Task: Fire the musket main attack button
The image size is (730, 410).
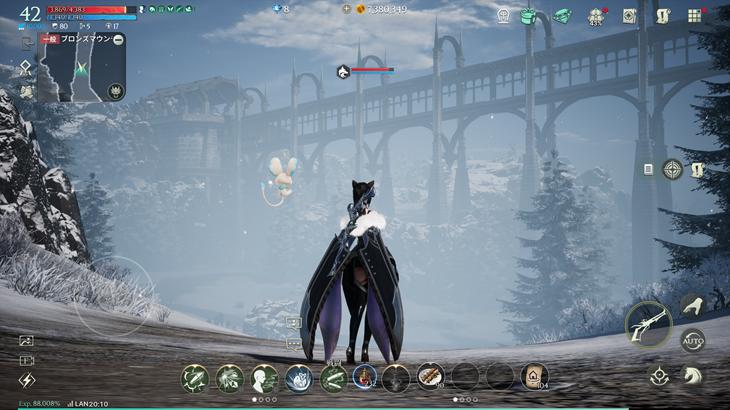Action: pyautogui.click(x=647, y=324)
